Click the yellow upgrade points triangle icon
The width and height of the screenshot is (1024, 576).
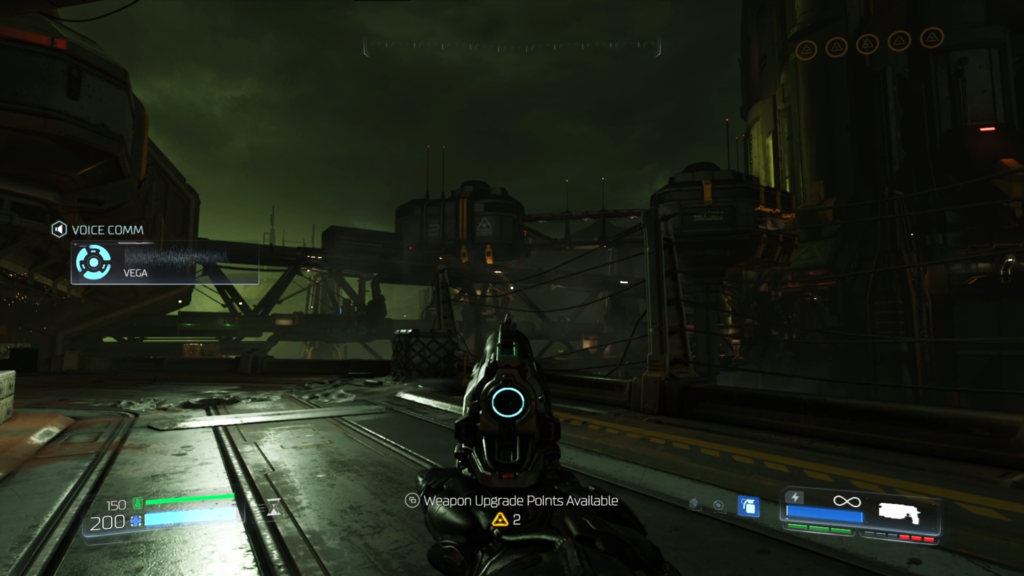coord(500,520)
